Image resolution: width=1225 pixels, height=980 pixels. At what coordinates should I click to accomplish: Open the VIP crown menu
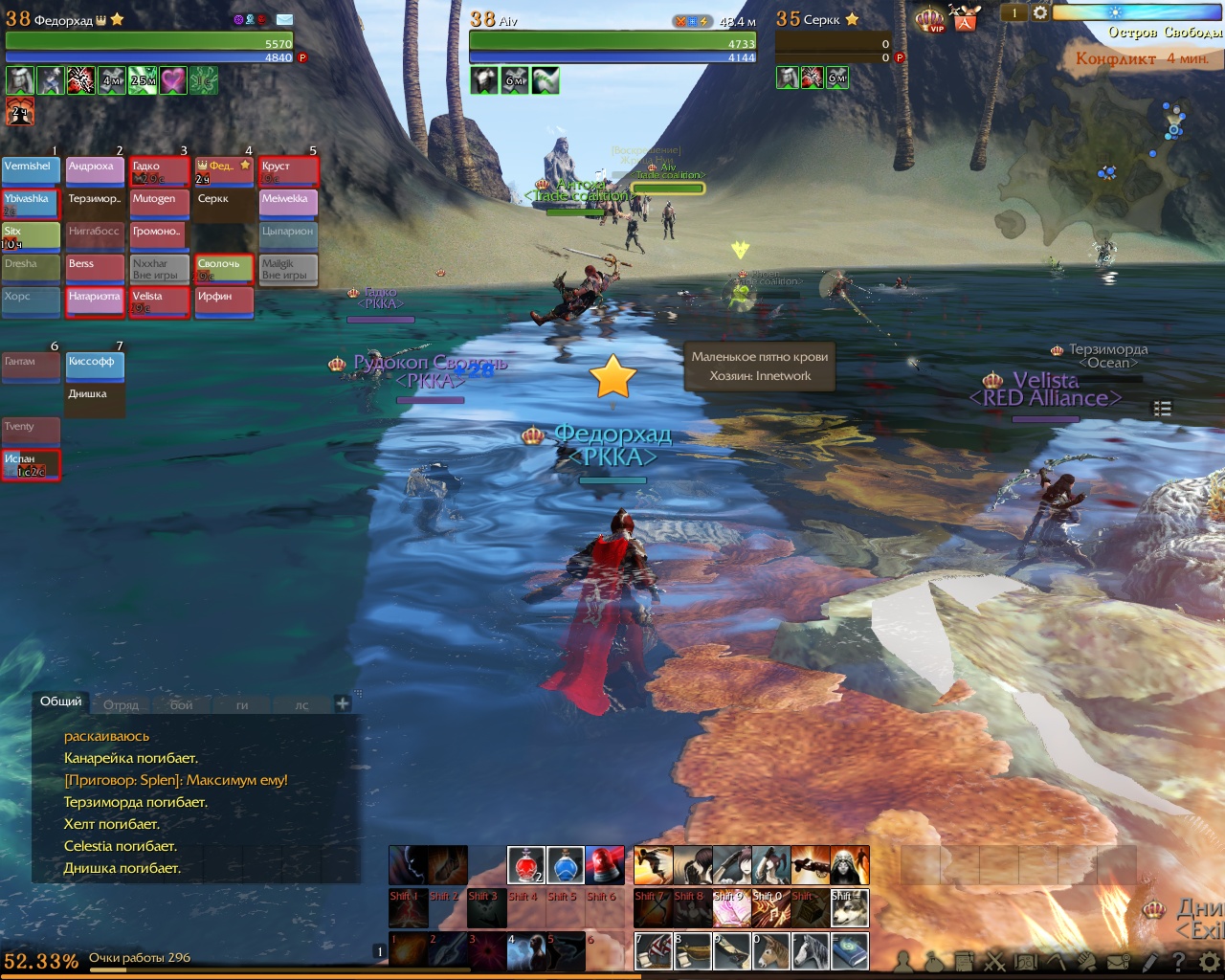click(x=929, y=18)
